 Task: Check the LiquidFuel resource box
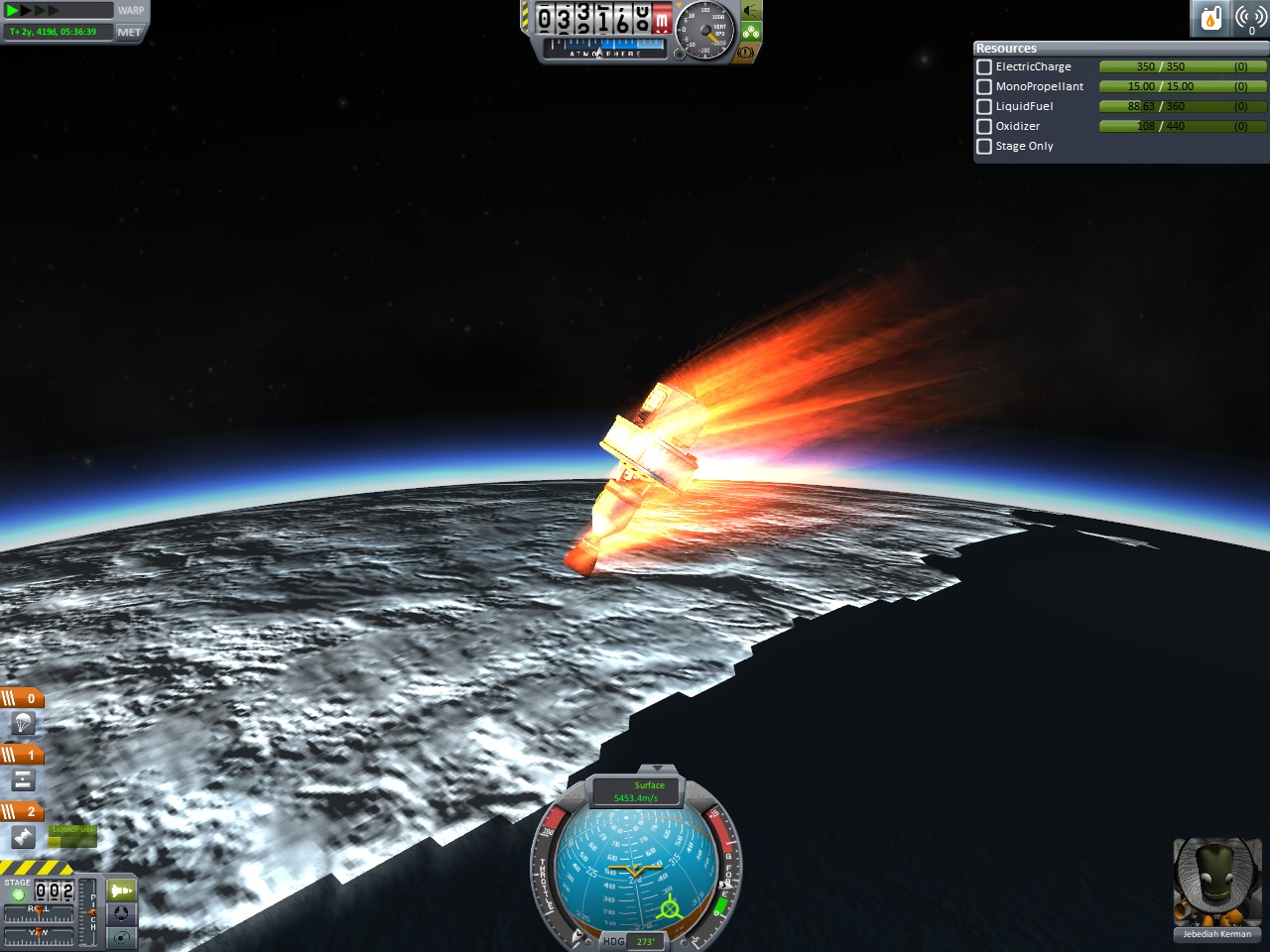point(984,106)
